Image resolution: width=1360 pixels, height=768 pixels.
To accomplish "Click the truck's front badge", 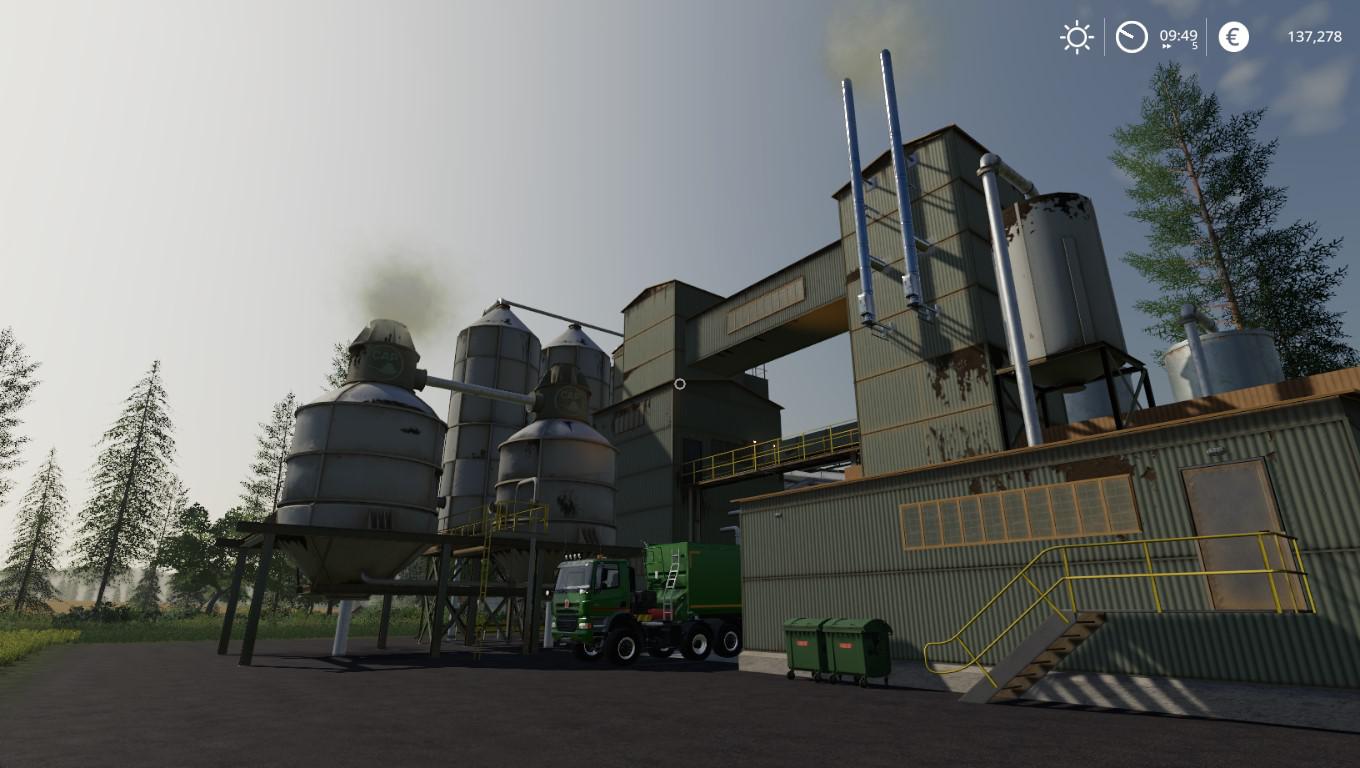I will click(x=568, y=601).
